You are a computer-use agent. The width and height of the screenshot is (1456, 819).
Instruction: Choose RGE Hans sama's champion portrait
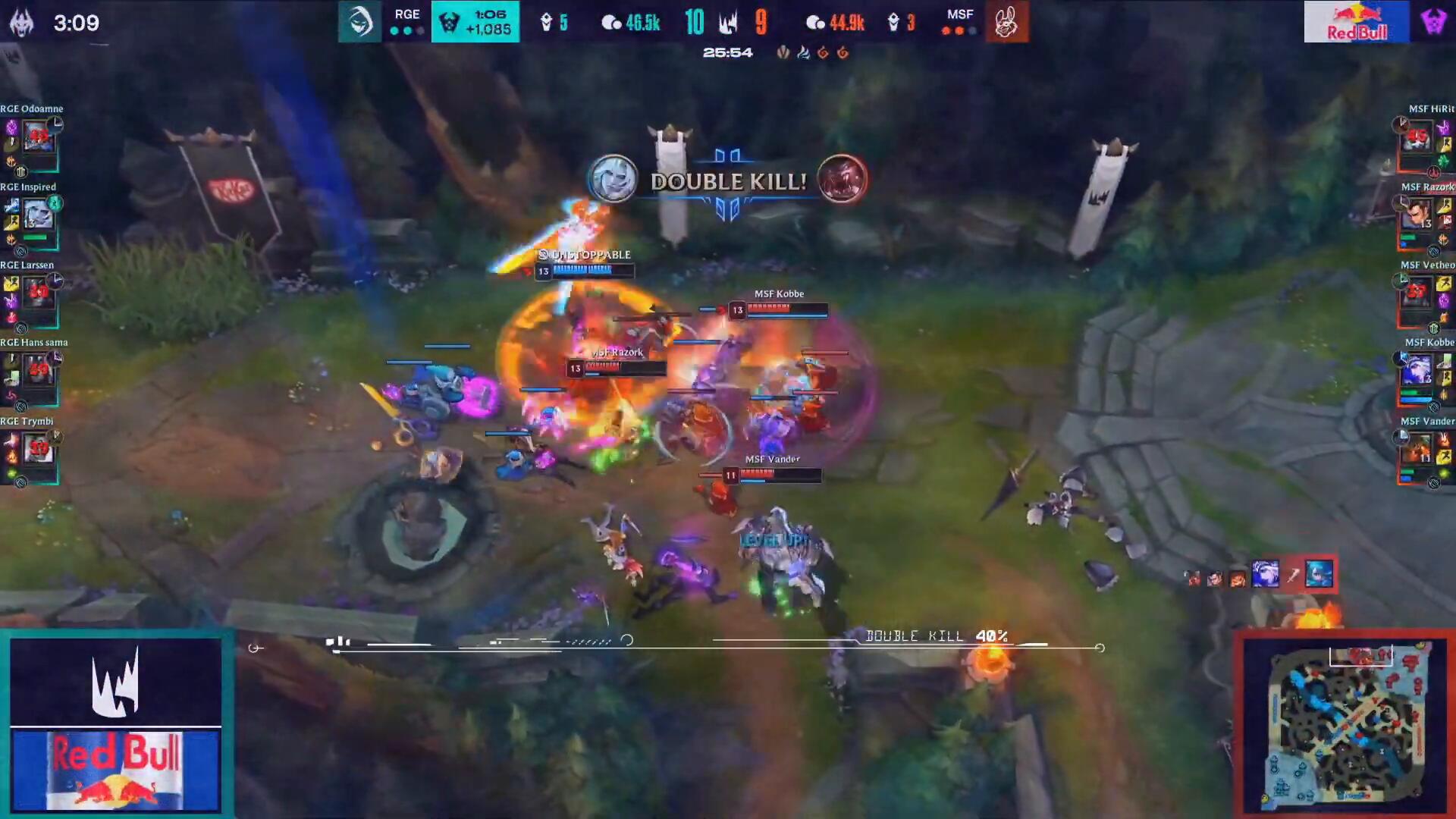pos(38,371)
